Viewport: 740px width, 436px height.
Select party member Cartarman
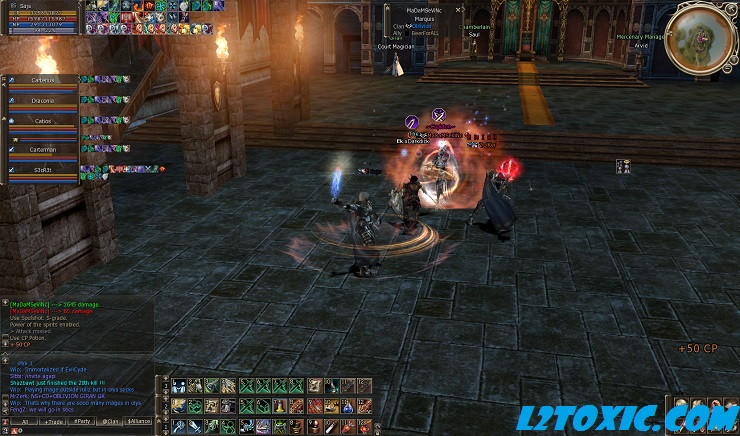click(42, 149)
